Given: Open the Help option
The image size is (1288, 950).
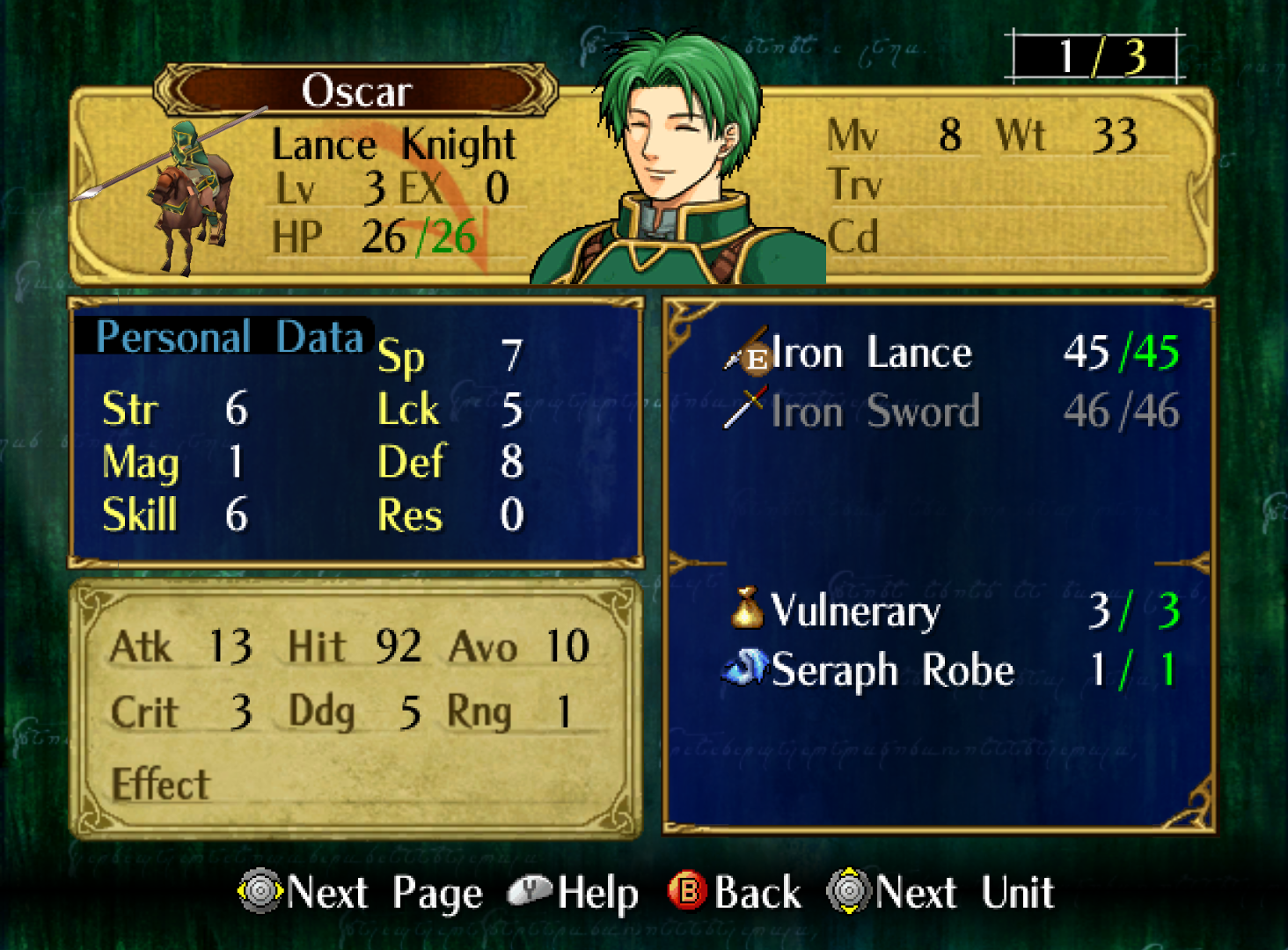Looking at the screenshot, I should 575,893.
